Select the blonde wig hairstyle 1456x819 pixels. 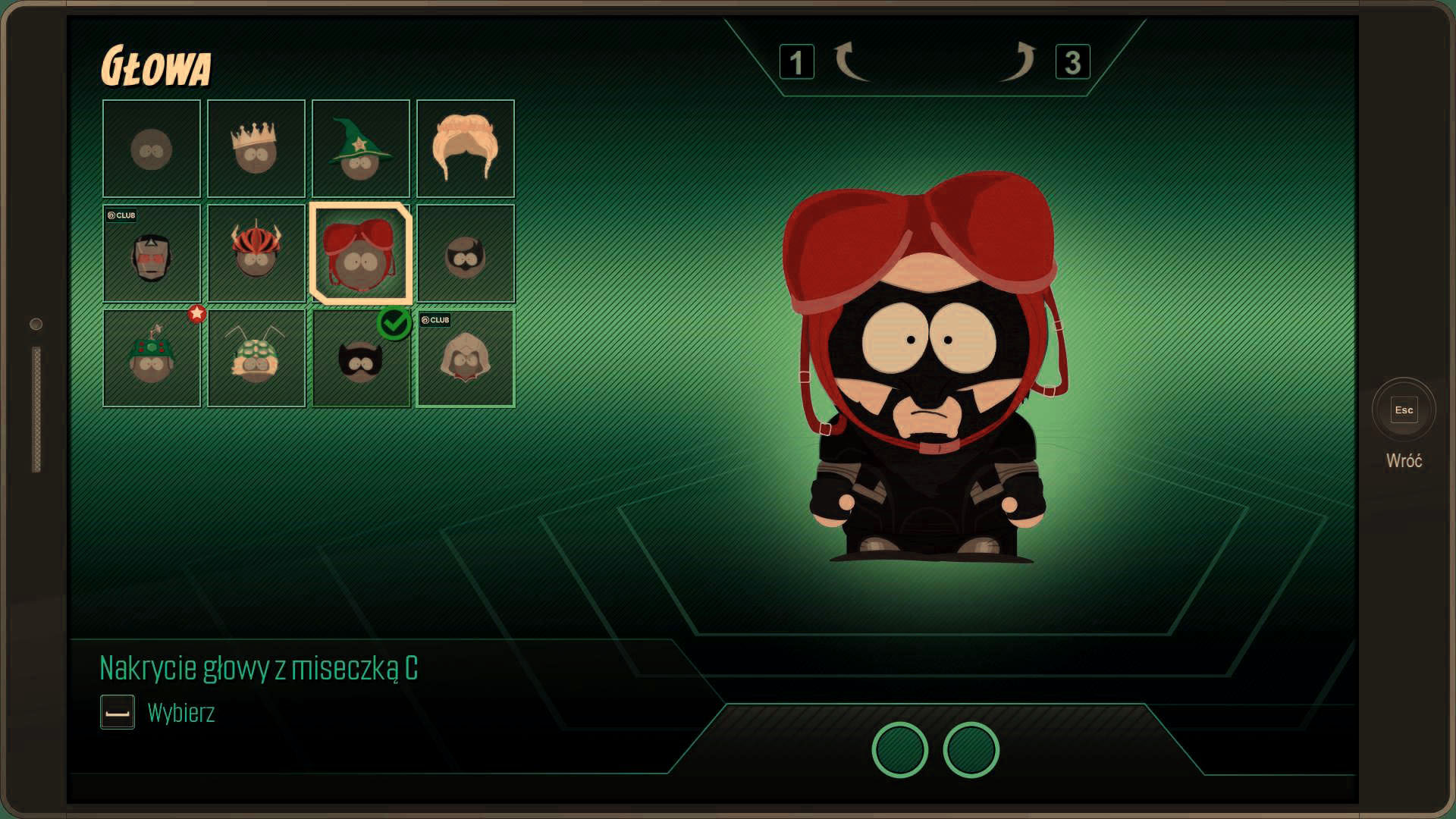pos(466,149)
